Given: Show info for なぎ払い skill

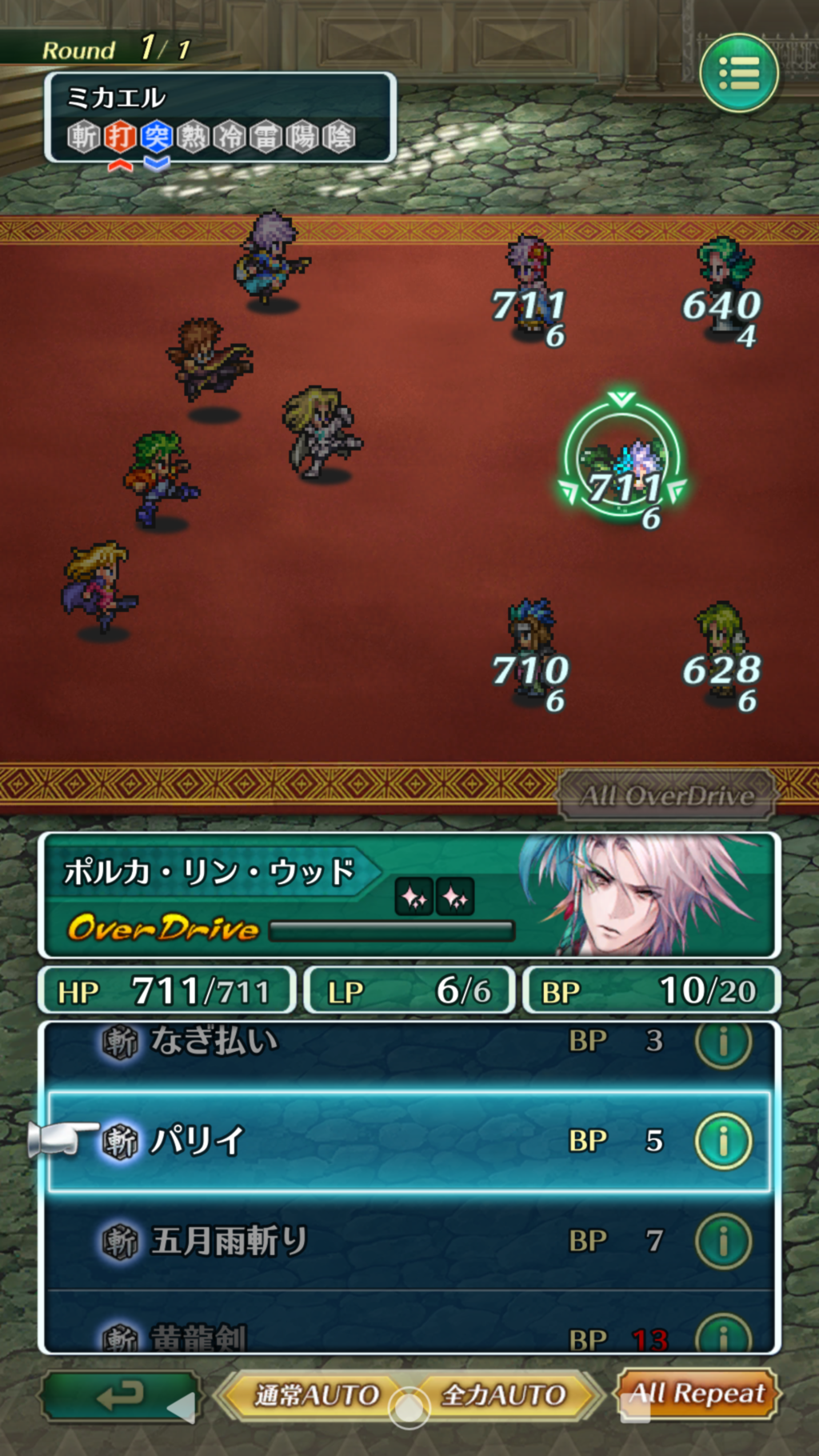Looking at the screenshot, I should (x=723, y=1043).
